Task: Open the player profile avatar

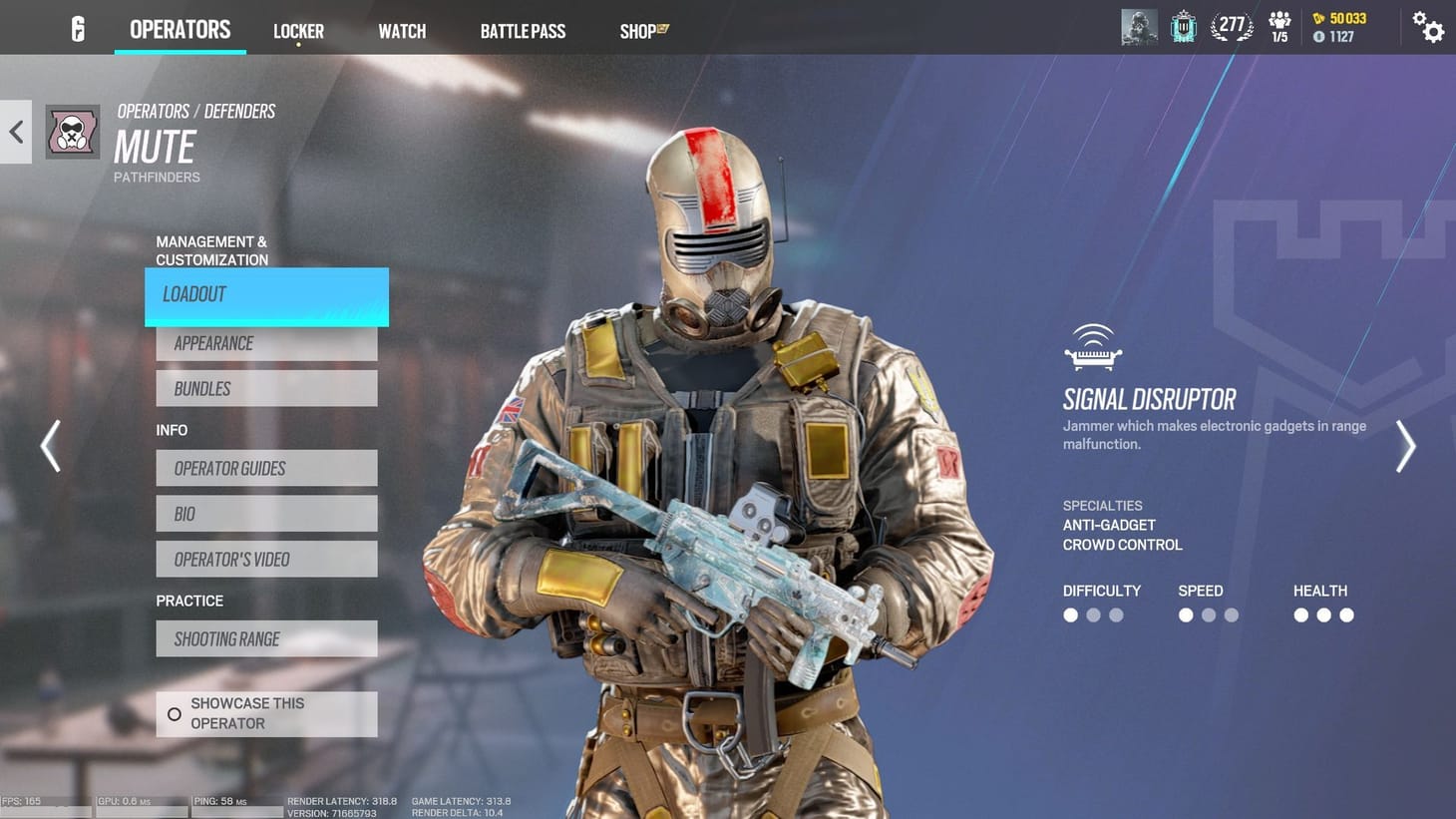Action: 1139,27
